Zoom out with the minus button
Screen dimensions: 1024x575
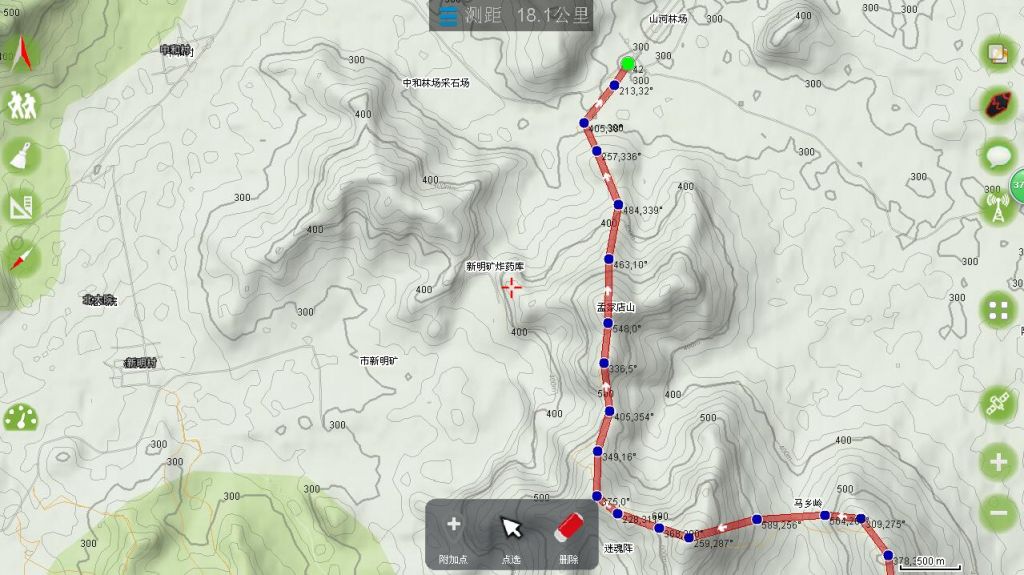point(997,513)
